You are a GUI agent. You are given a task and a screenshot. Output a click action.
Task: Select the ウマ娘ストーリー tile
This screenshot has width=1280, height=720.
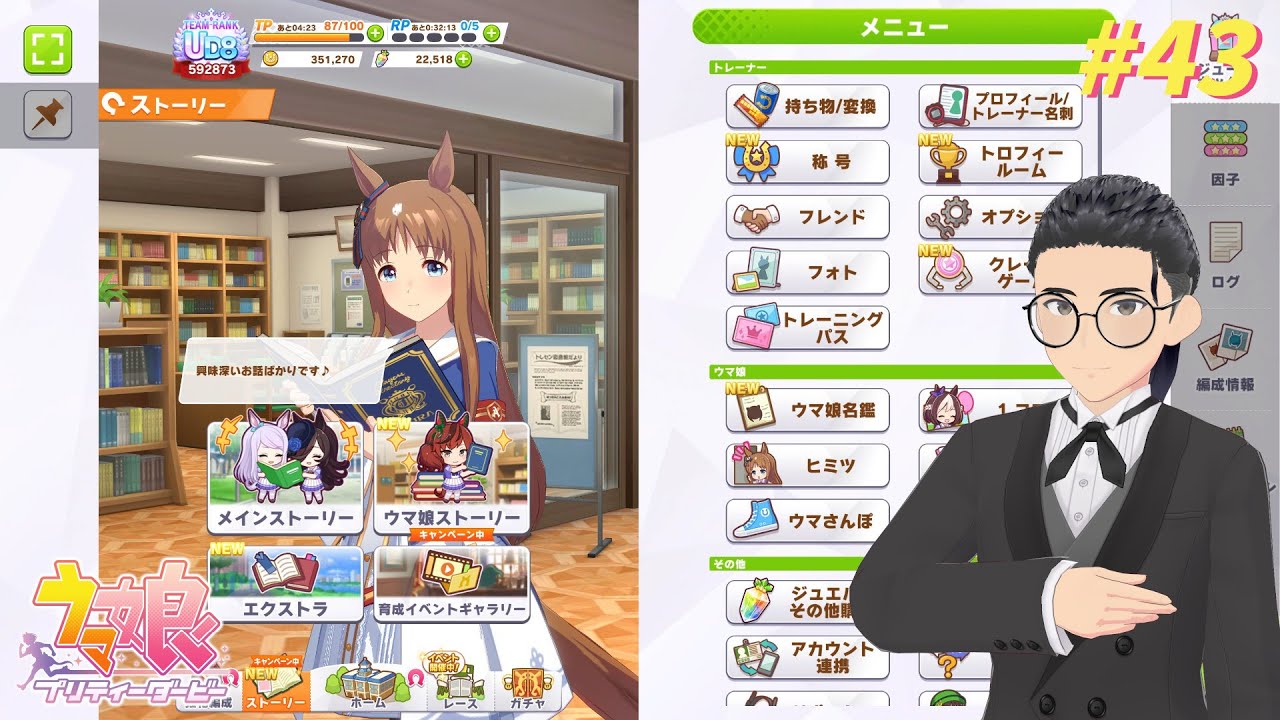click(451, 476)
